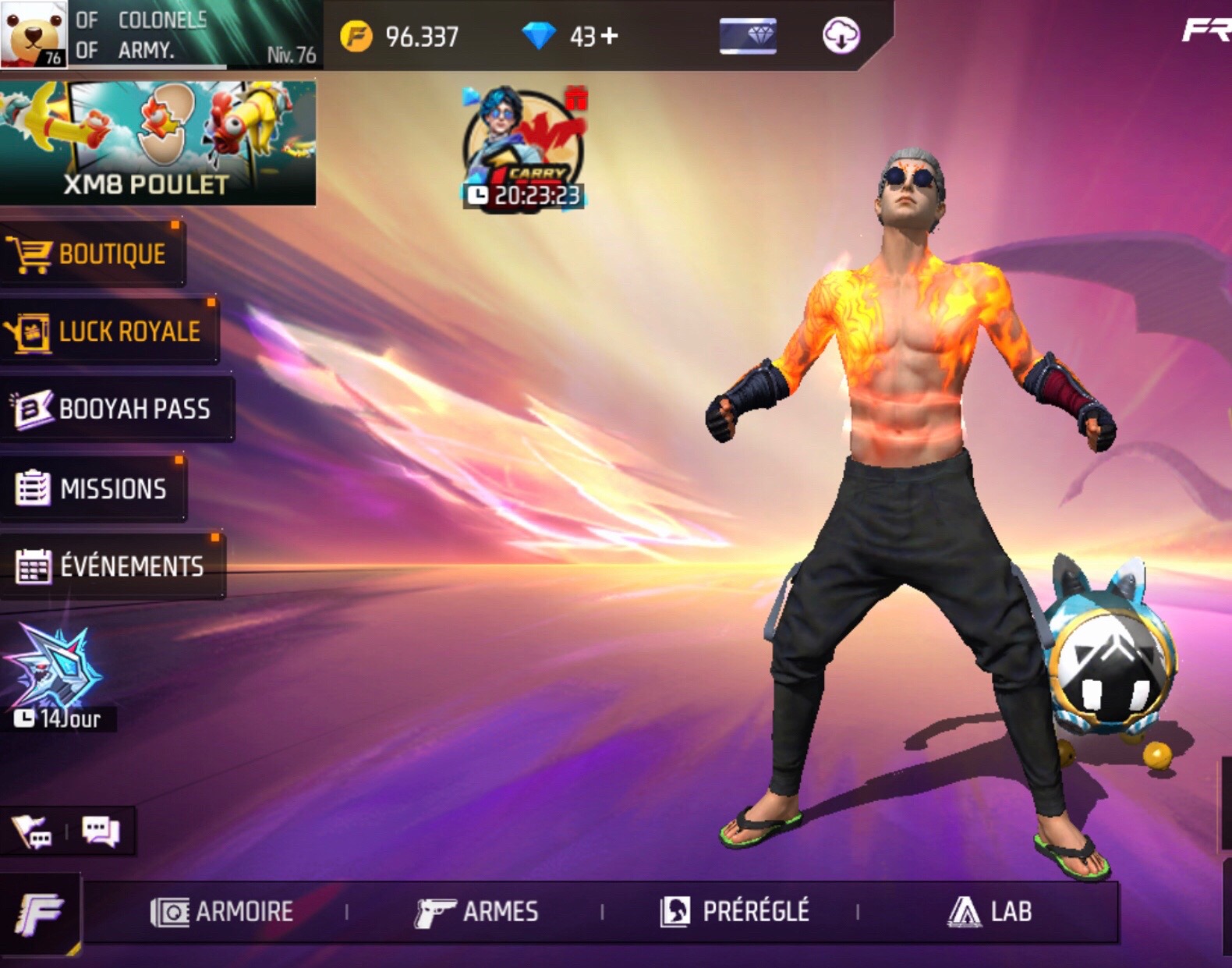
Task: Open the gold coins balance
Action: click(400, 36)
